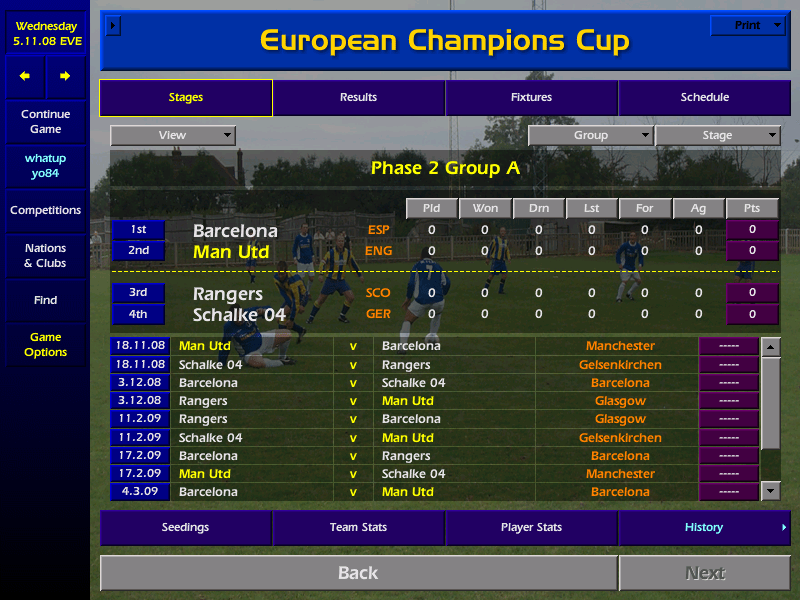Viewport: 800px width, 600px height.
Task: Open the Stage dropdown
Action: click(717, 135)
